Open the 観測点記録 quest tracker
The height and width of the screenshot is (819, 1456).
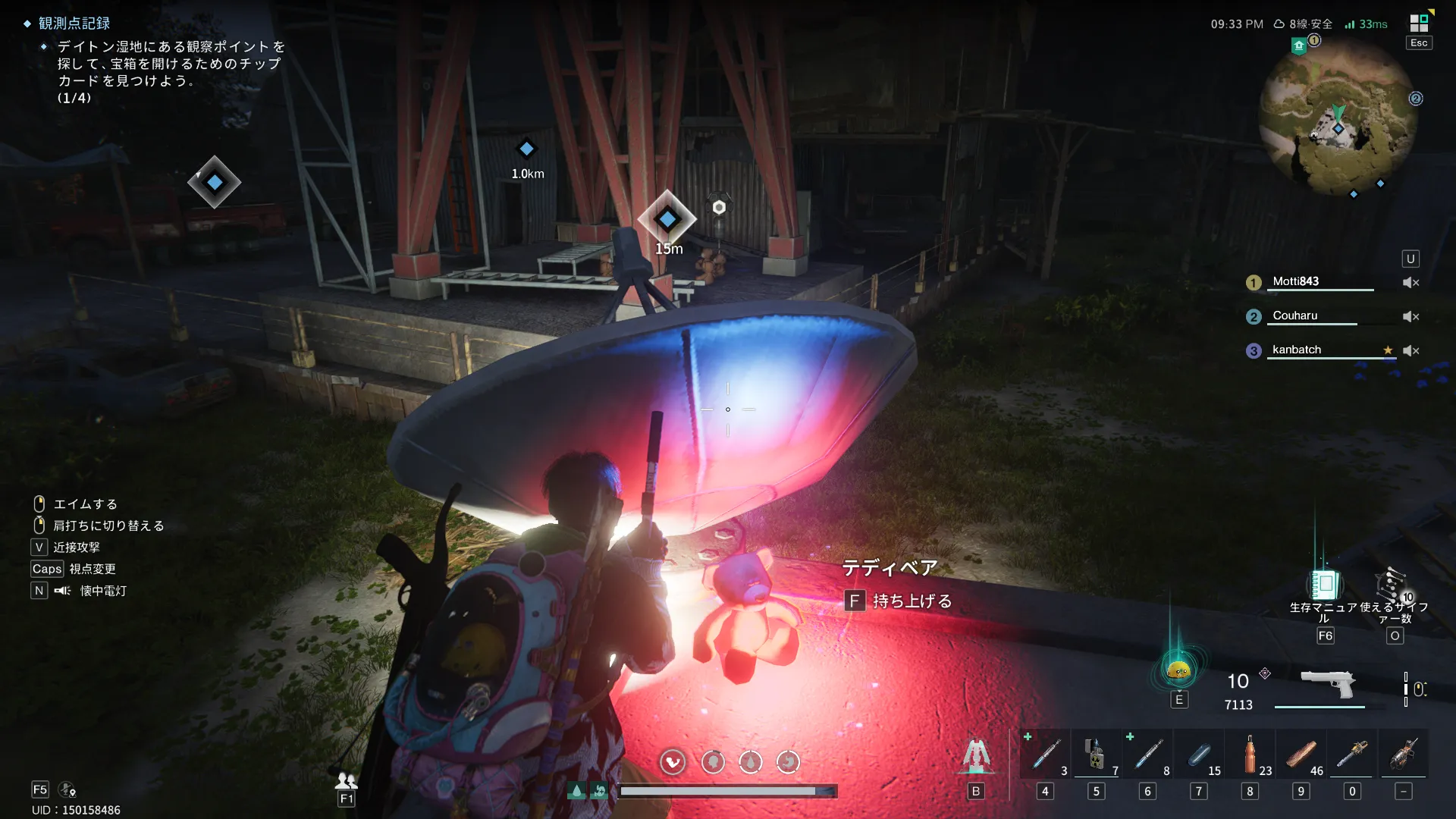[74, 24]
